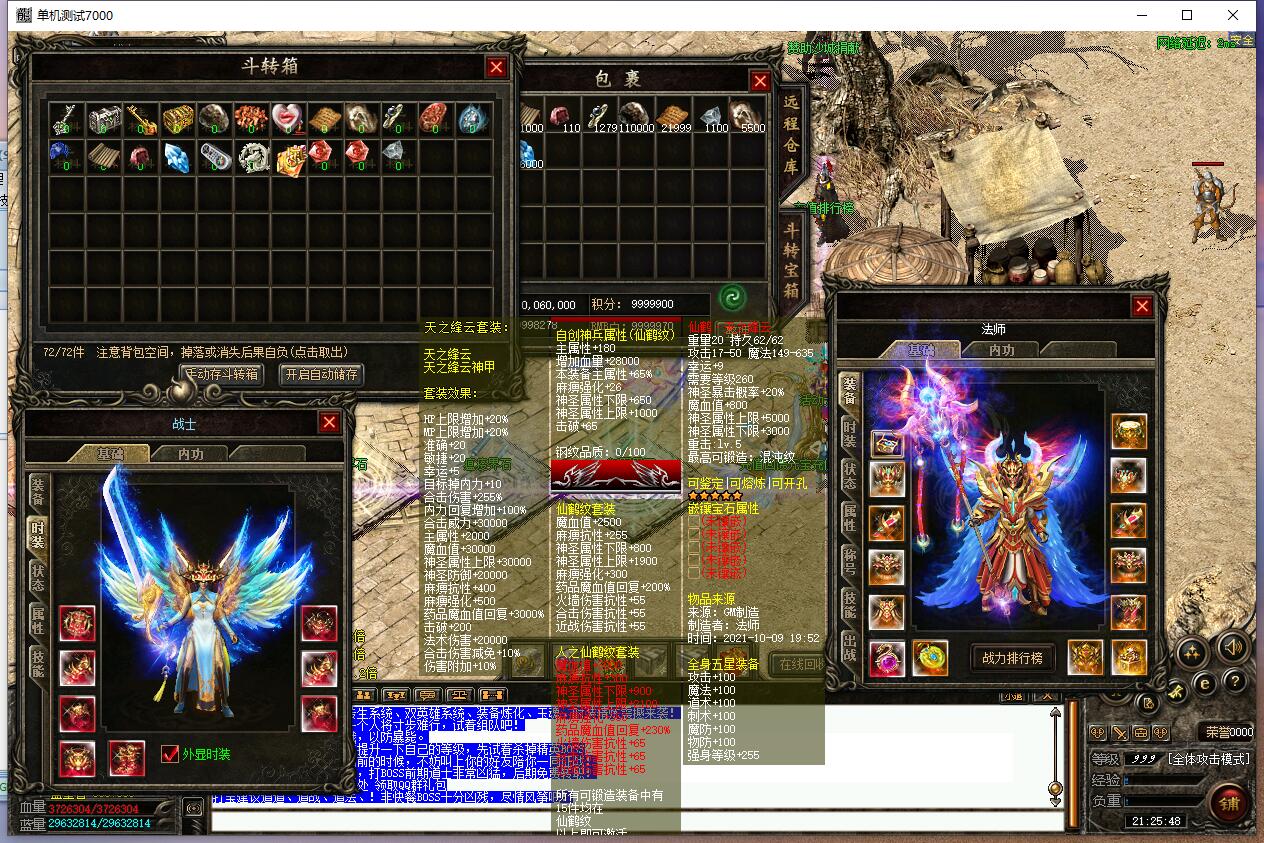Pick the heart with lips item
Viewport: 1264px width, 843px height.
pos(288,119)
